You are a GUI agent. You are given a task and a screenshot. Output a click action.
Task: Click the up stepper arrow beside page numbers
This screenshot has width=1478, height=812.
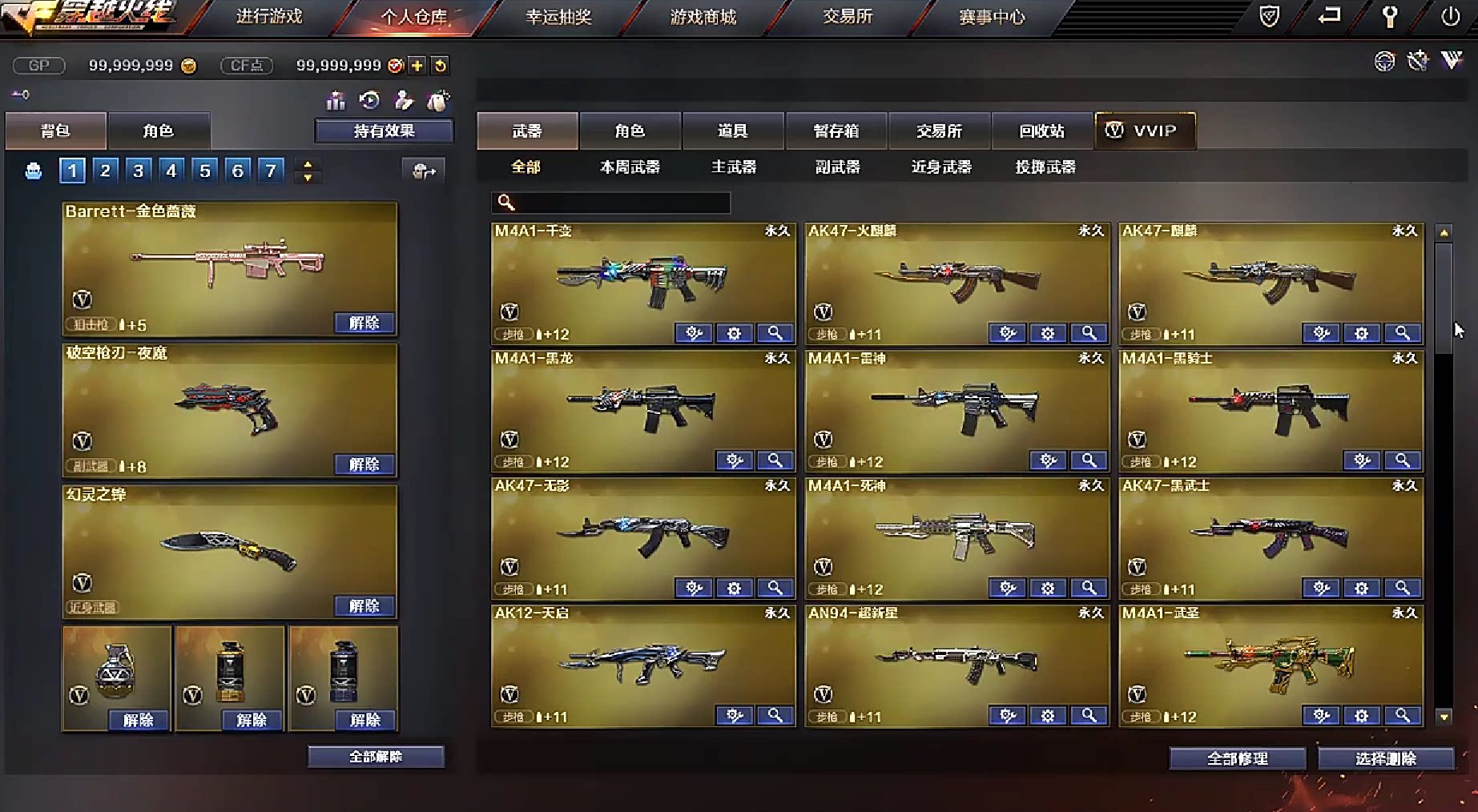tap(308, 163)
